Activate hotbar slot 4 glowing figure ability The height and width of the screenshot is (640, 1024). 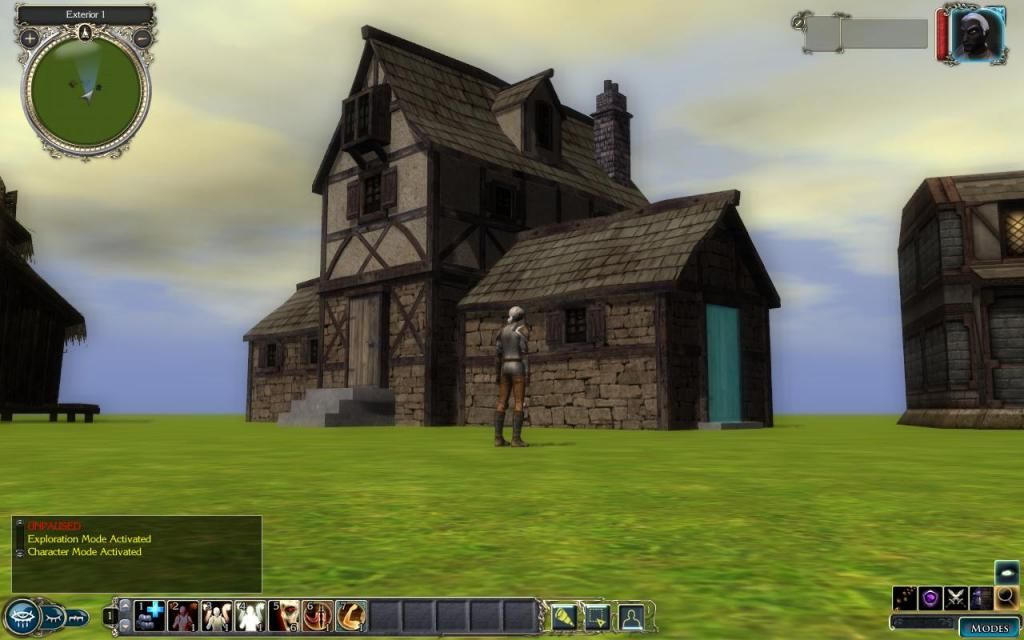pyautogui.click(x=250, y=616)
